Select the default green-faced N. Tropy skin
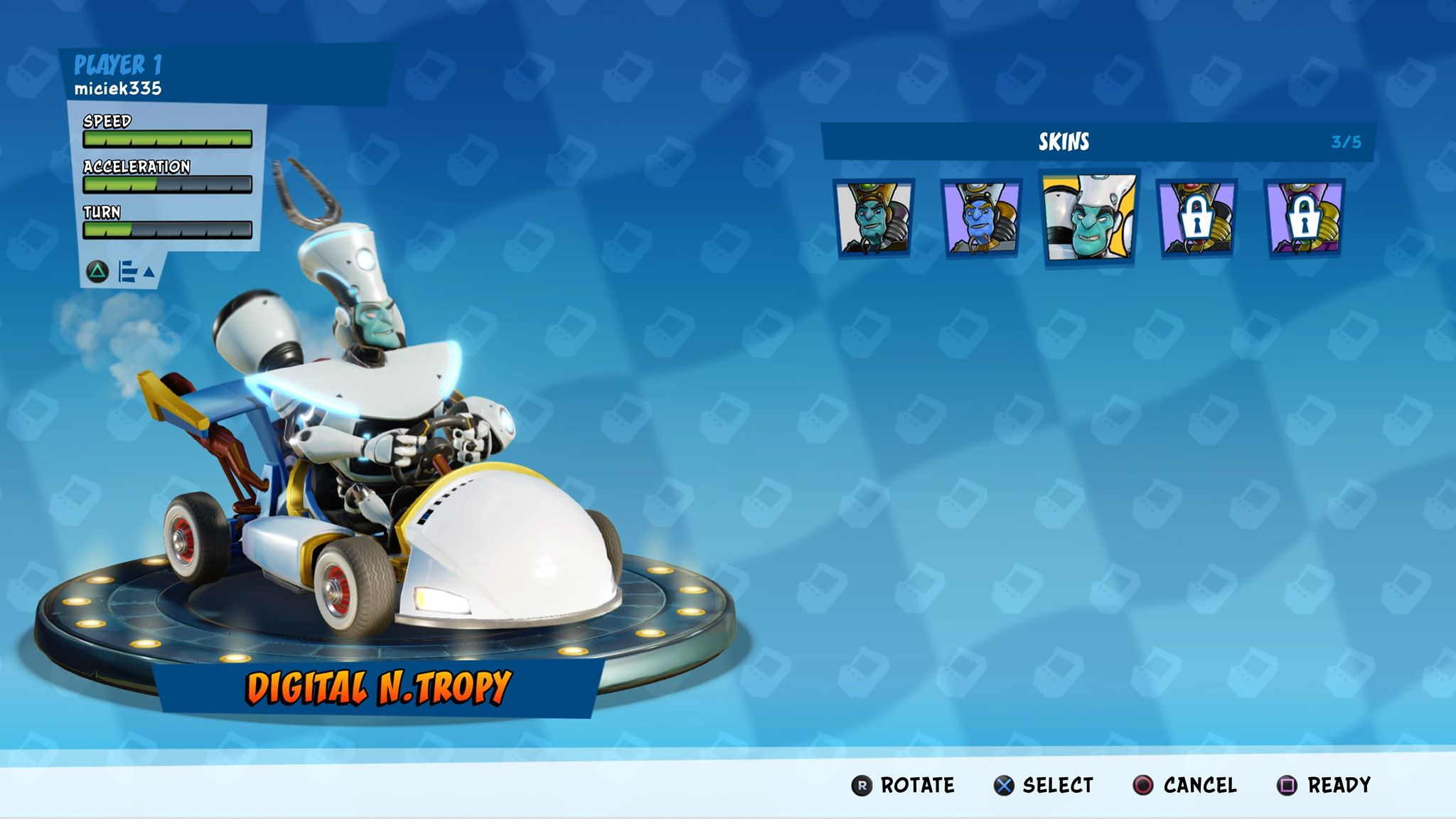The height and width of the screenshot is (819, 1456). pos(874,218)
